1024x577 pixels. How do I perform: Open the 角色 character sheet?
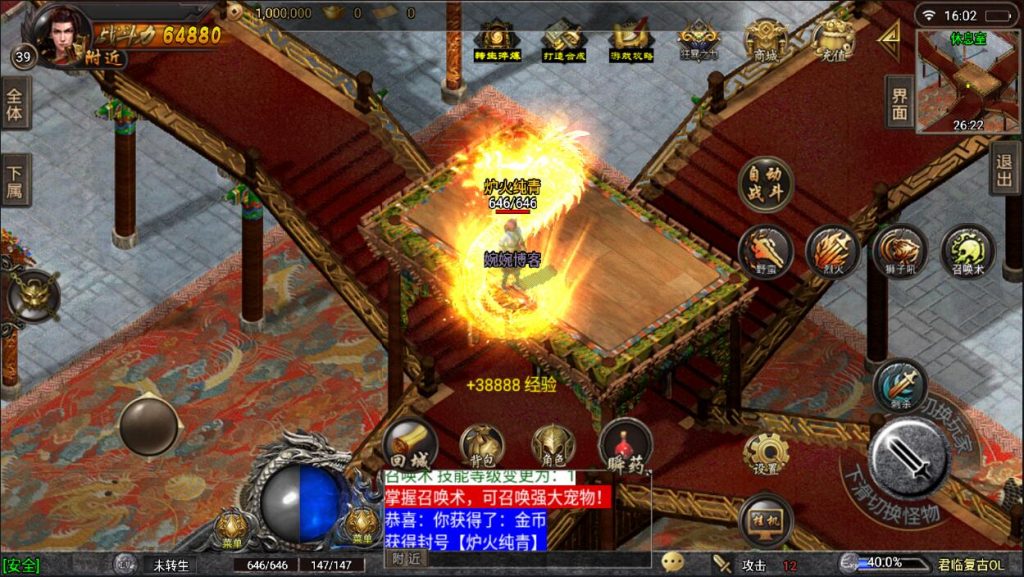551,446
